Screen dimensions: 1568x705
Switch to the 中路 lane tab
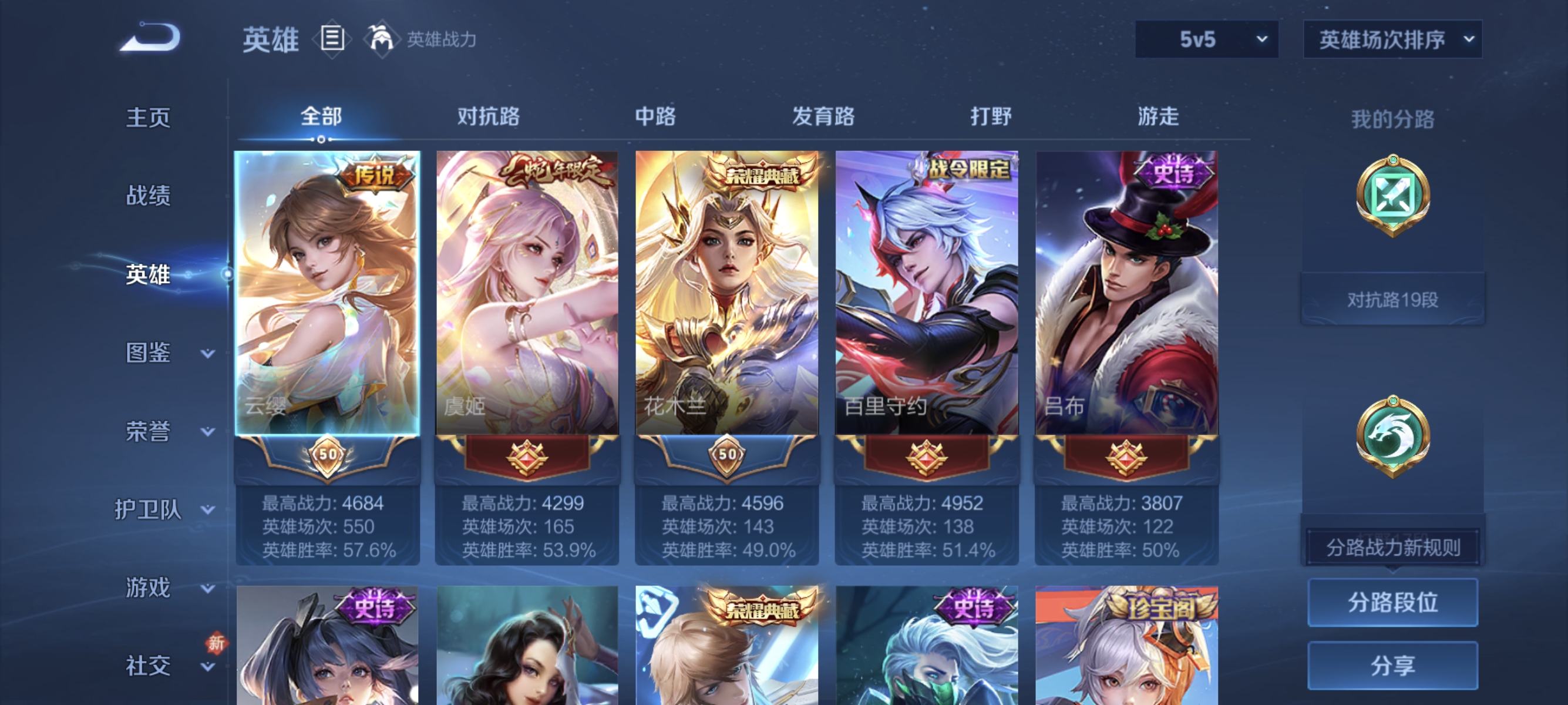tap(654, 117)
